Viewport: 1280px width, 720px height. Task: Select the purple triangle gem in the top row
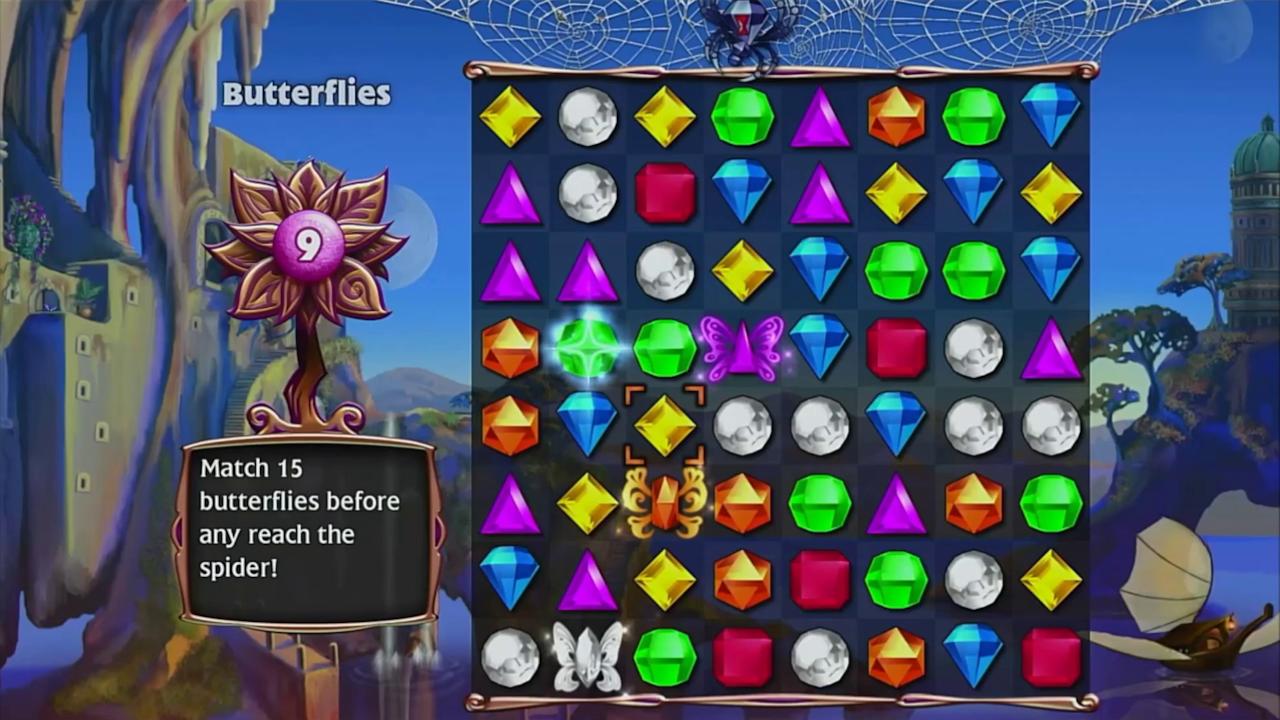(x=820, y=115)
